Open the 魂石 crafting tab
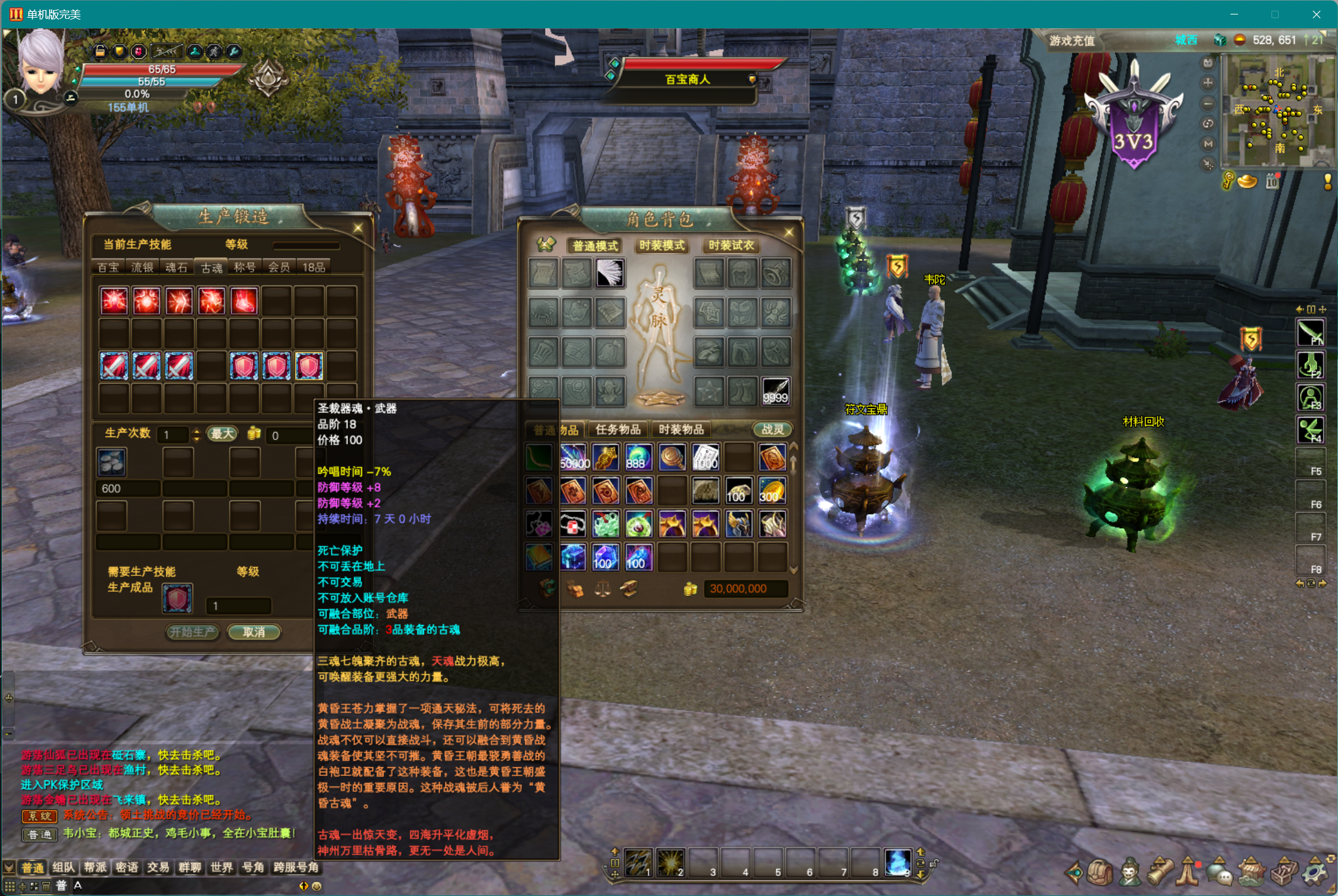The width and height of the screenshot is (1338, 896). [x=176, y=267]
